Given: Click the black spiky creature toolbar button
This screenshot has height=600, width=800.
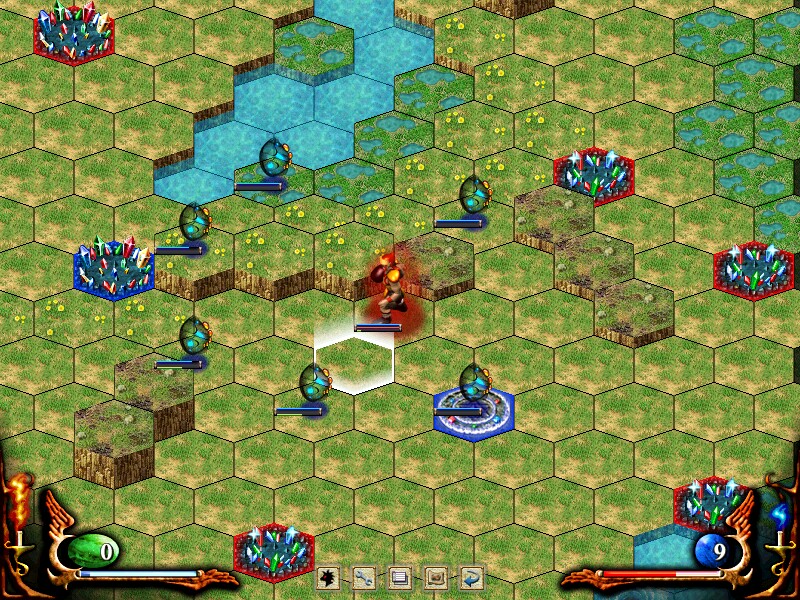Looking at the screenshot, I should (330, 577).
